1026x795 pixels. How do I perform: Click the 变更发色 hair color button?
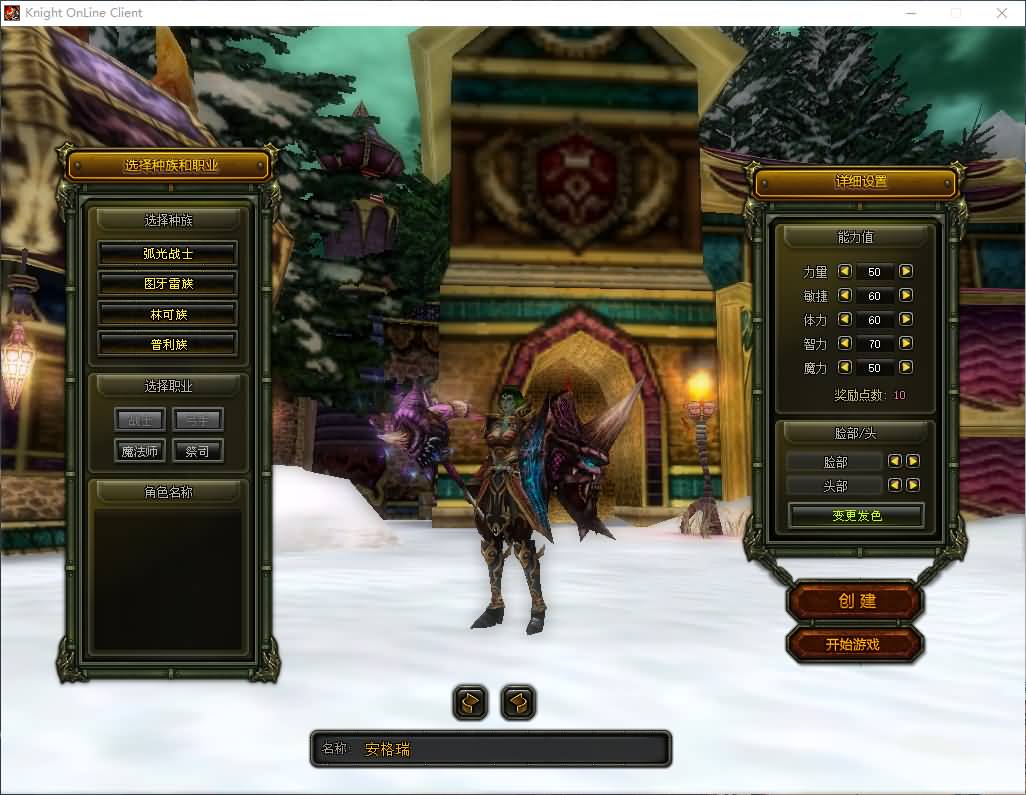click(x=857, y=515)
